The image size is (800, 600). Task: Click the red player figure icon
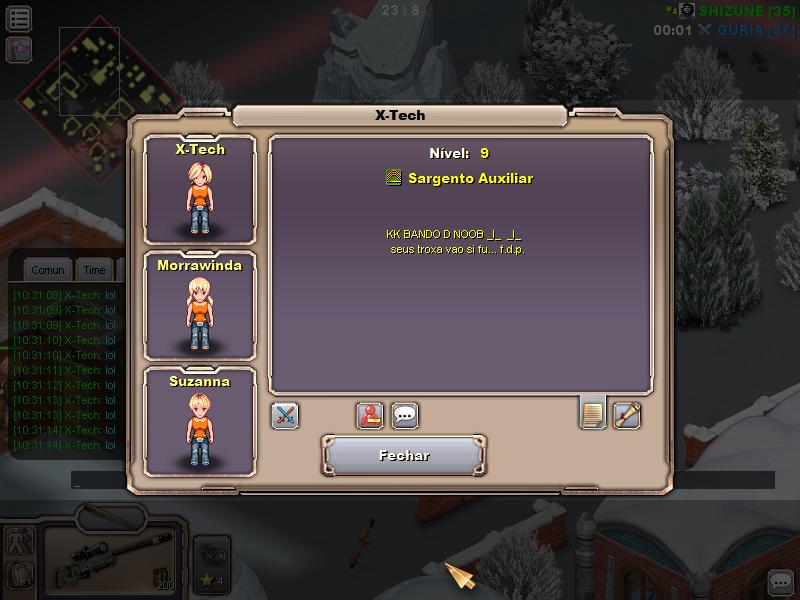coord(371,415)
